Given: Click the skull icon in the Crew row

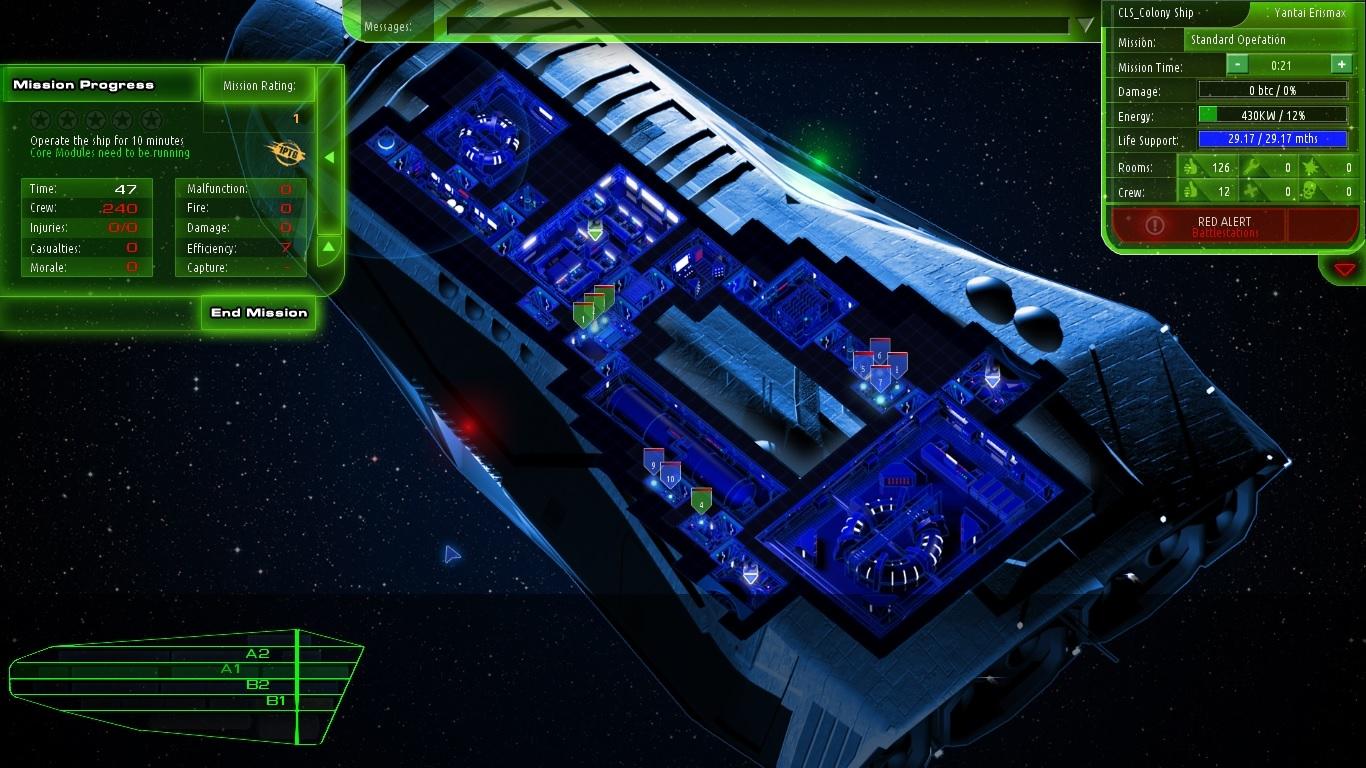Looking at the screenshot, I should tap(1311, 191).
